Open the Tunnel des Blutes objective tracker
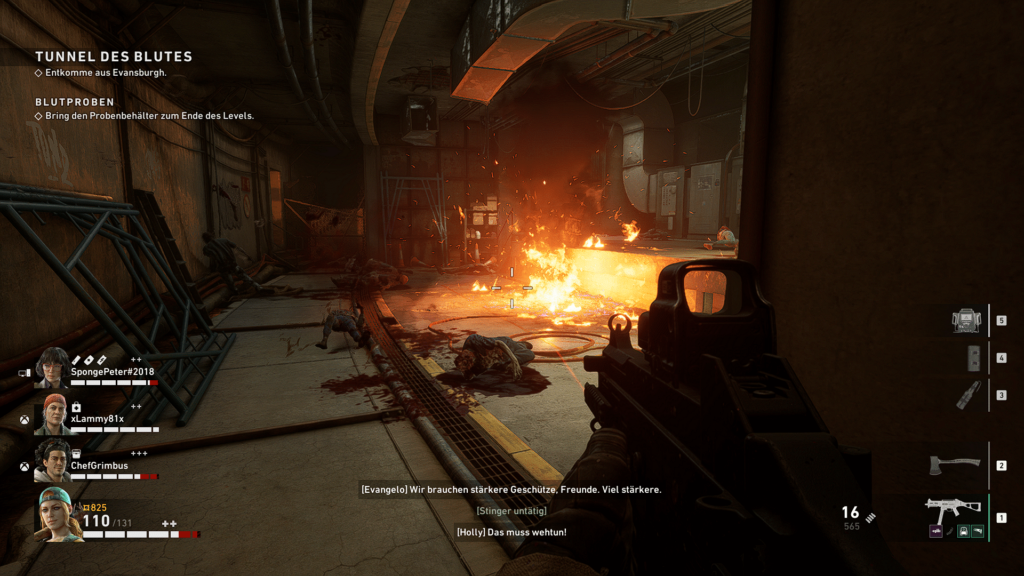 tap(113, 57)
